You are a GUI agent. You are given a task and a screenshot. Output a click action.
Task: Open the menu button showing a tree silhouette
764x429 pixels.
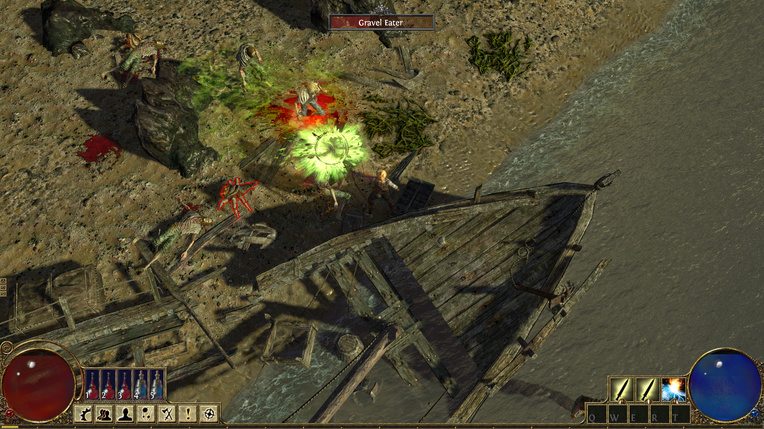point(85,413)
